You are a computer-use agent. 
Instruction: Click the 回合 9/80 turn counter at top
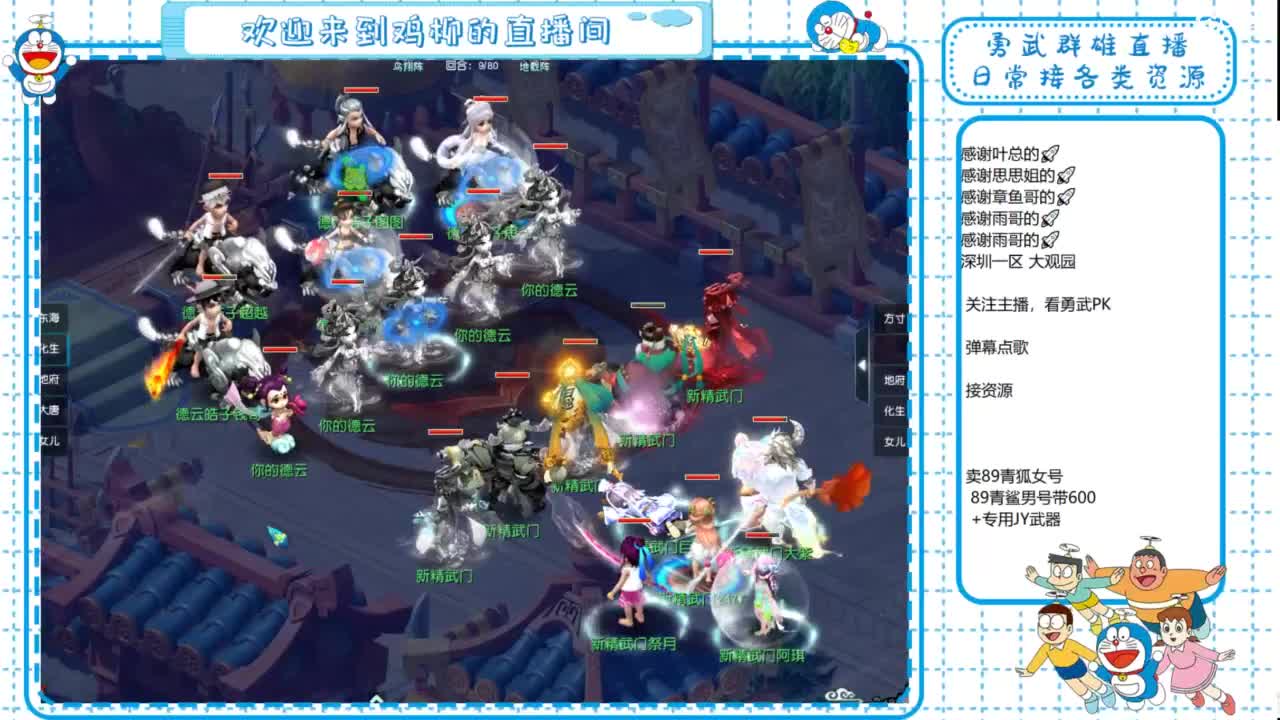pos(472,66)
